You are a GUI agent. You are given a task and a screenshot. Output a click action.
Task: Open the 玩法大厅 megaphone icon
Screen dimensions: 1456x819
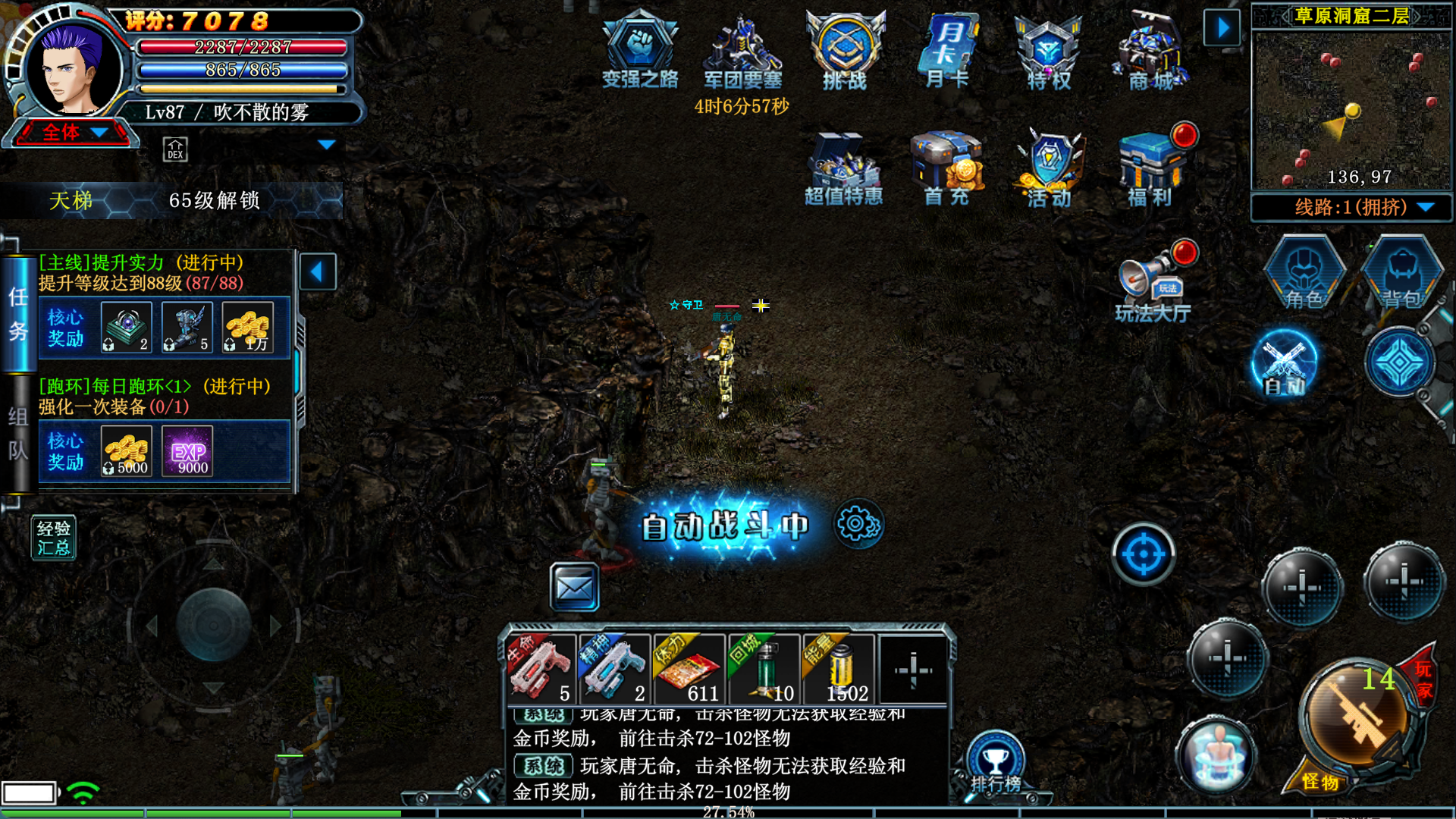point(1152,286)
